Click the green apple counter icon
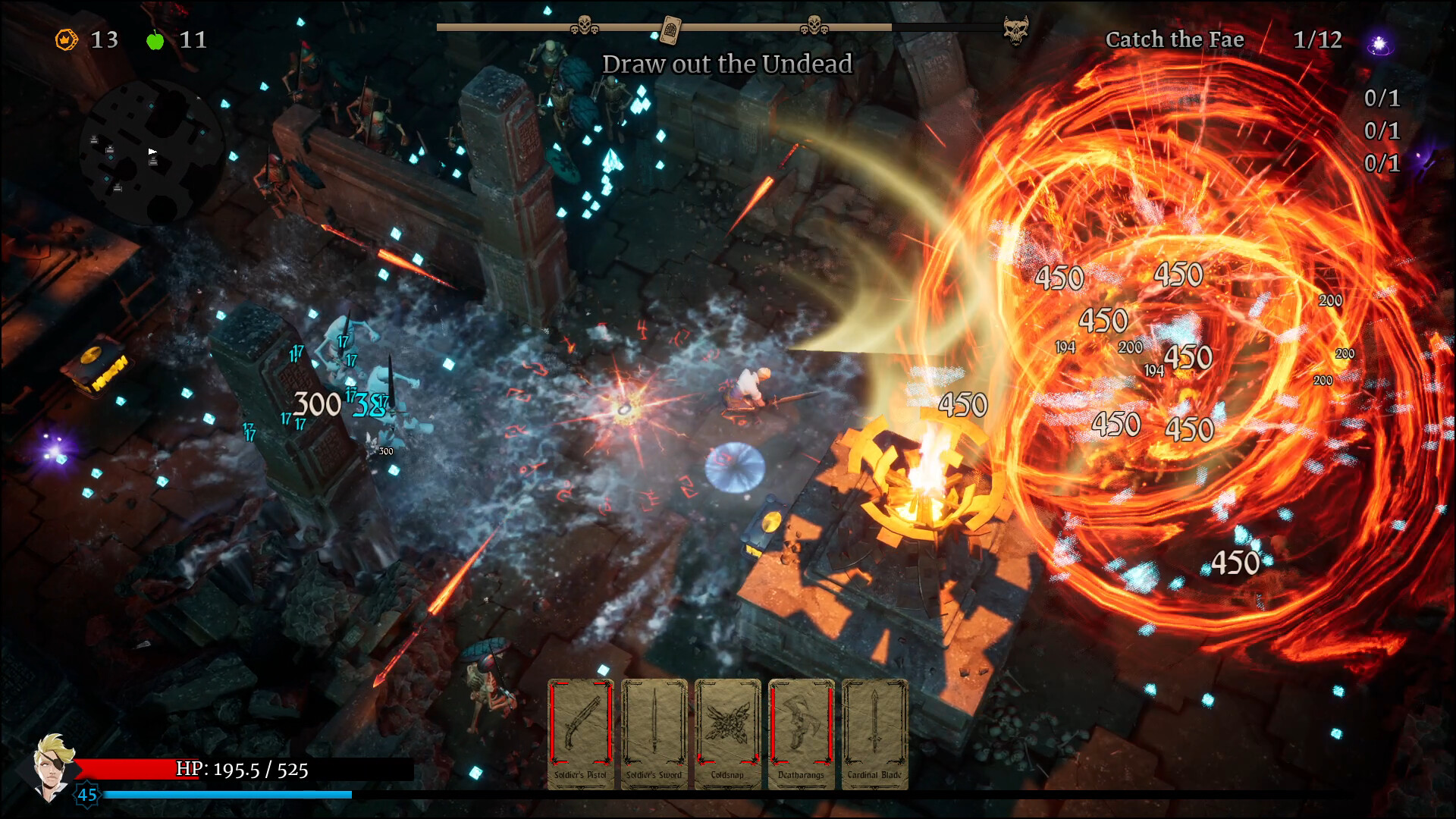This screenshot has width=1456, height=819. [x=155, y=40]
